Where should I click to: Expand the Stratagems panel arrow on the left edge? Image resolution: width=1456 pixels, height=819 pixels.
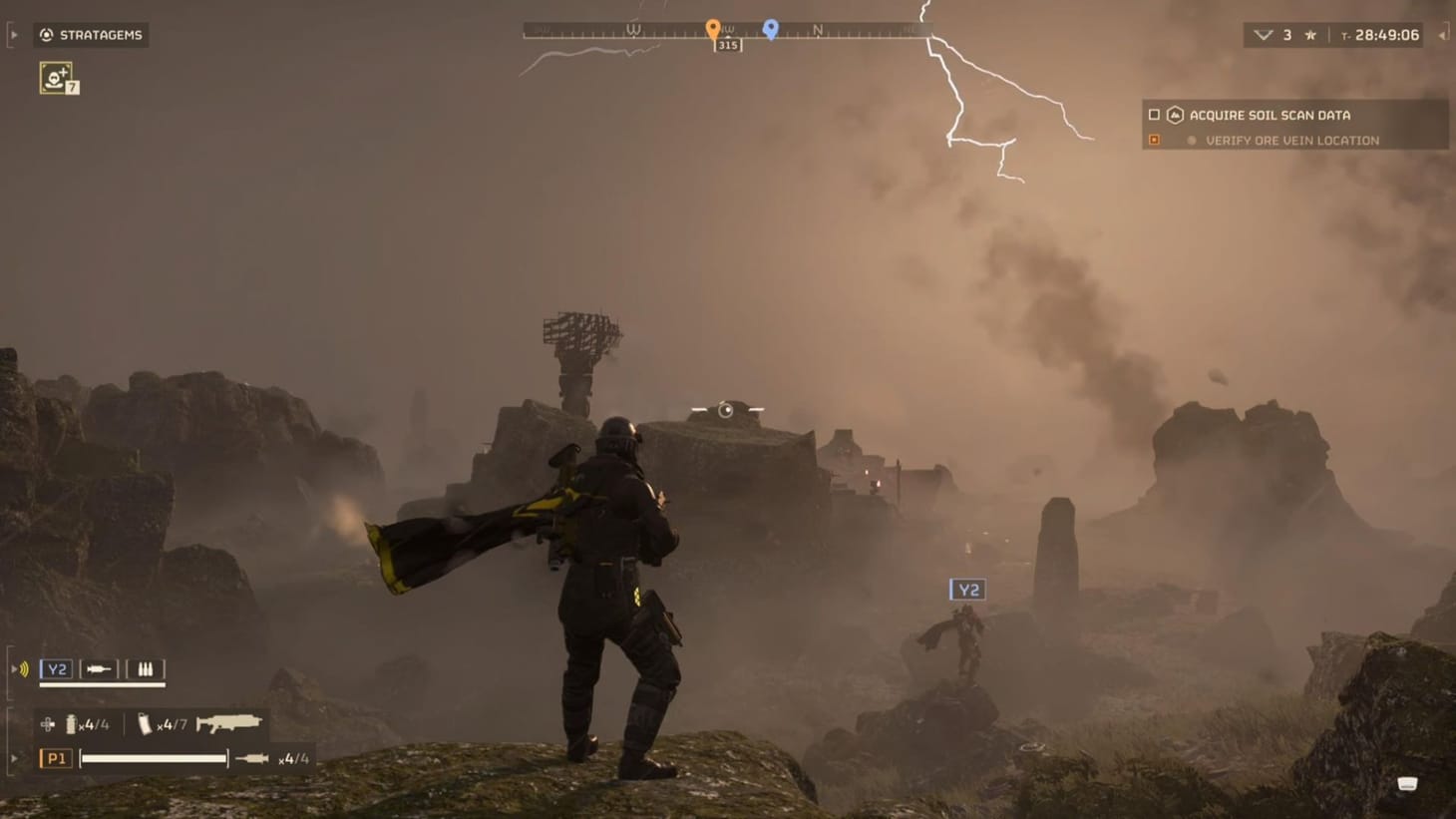pyautogui.click(x=14, y=35)
